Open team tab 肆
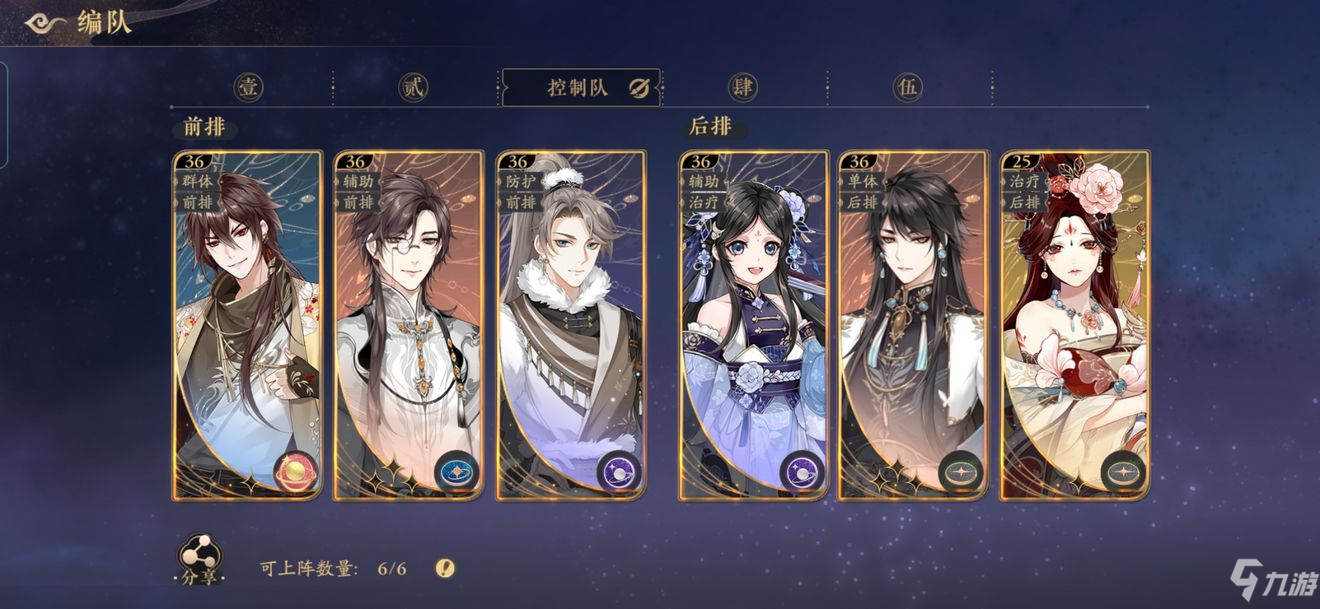 (x=743, y=87)
